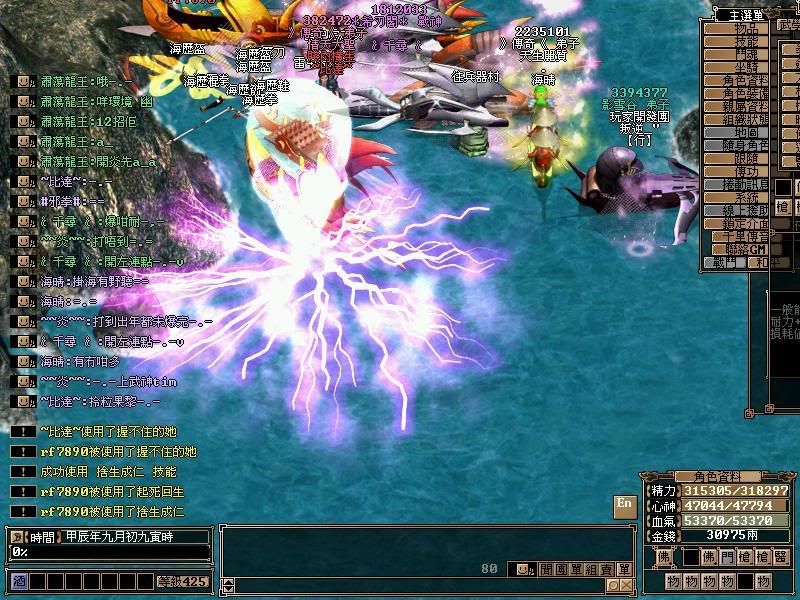The width and height of the screenshot is (800, 600).
Task: Toggle the En input language button
Action: (x=624, y=505)
